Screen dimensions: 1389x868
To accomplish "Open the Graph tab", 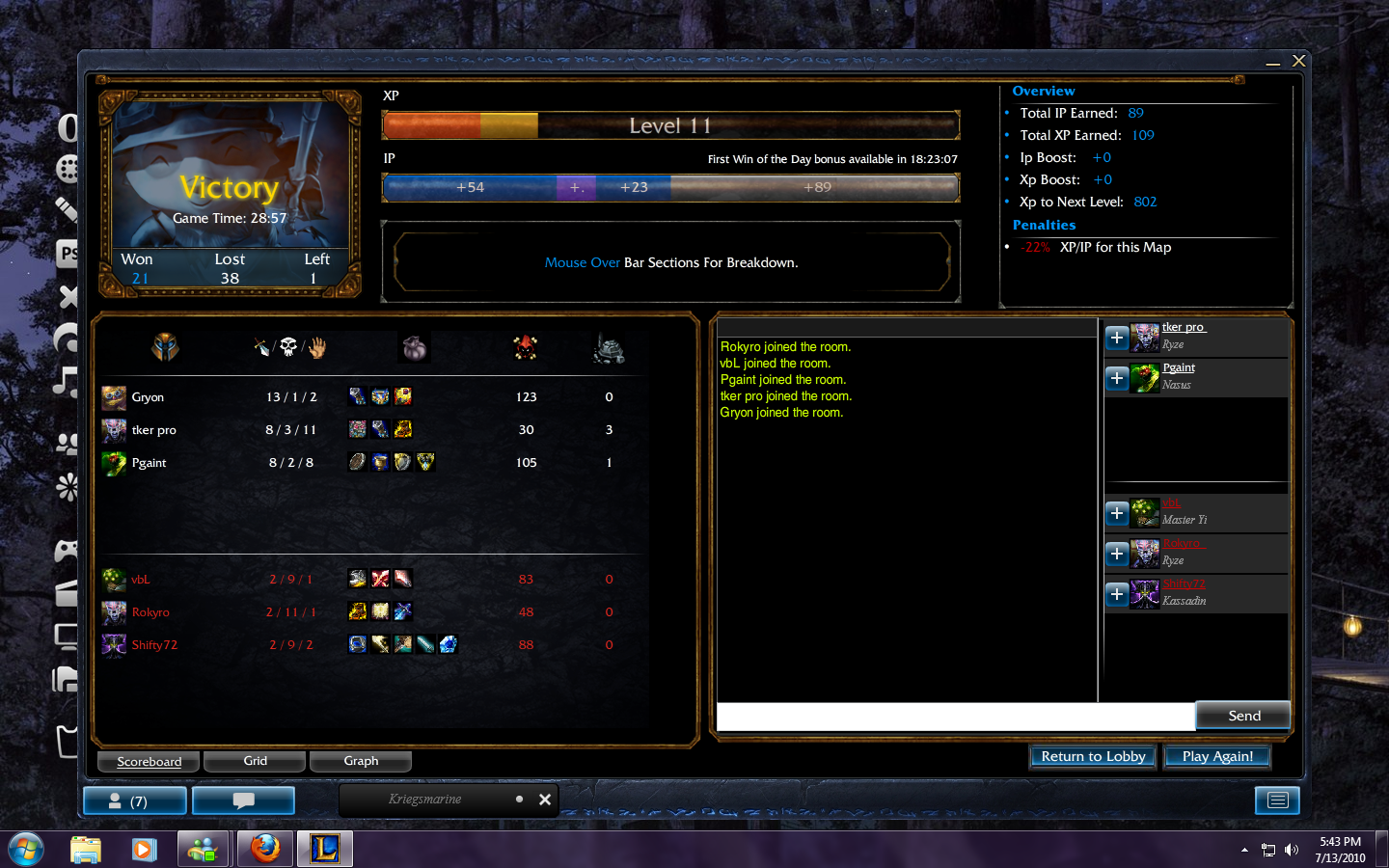I will click(361, 762).
